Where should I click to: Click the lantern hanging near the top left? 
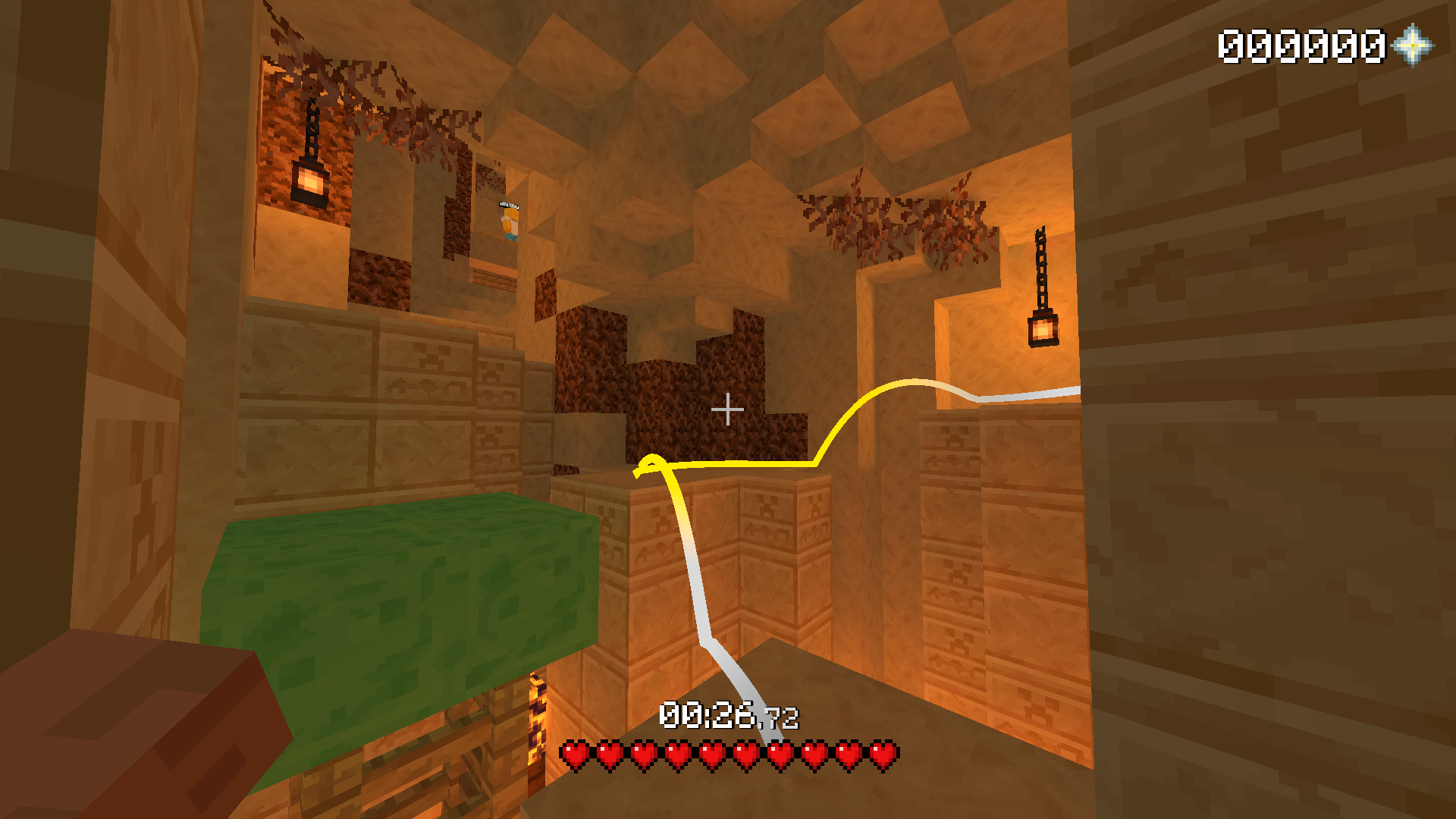pos(310,180)
